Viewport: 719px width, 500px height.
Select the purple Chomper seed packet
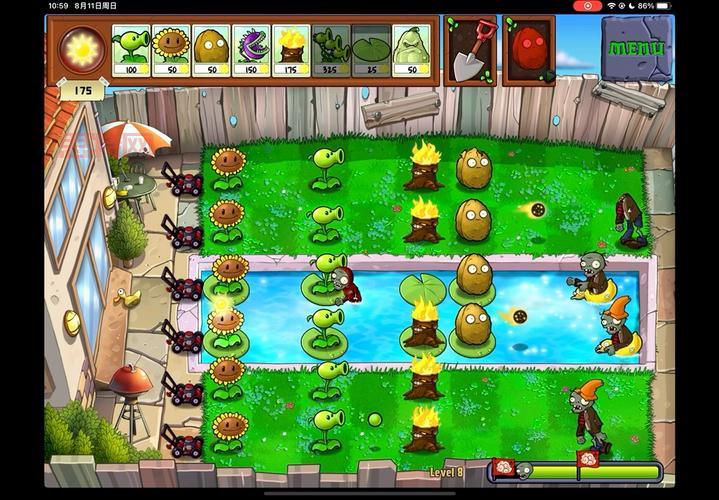pos(251,51)
